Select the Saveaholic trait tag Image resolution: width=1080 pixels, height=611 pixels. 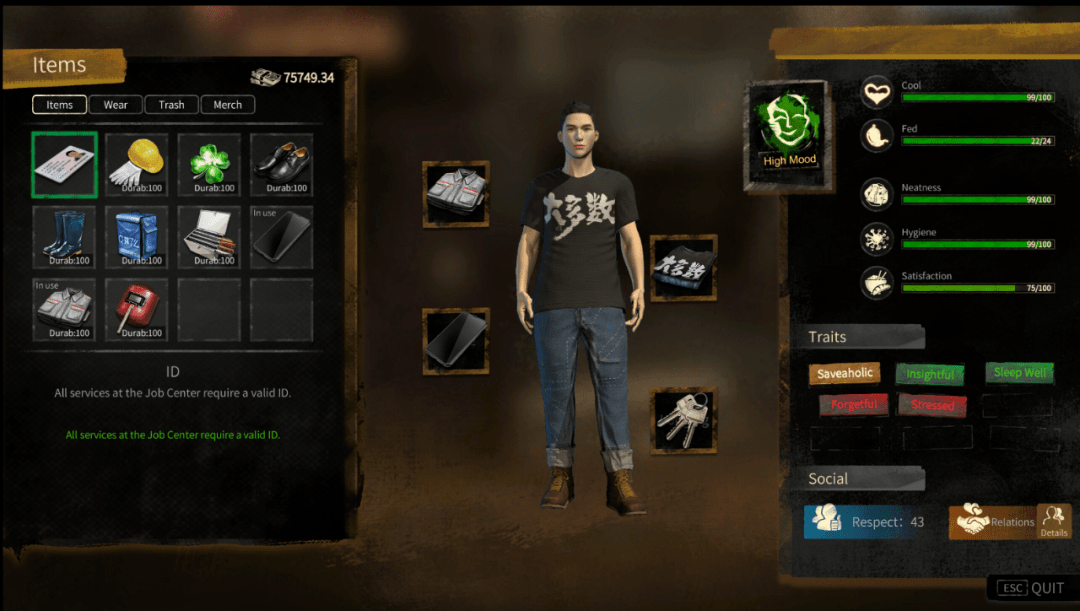pos(845,374)
